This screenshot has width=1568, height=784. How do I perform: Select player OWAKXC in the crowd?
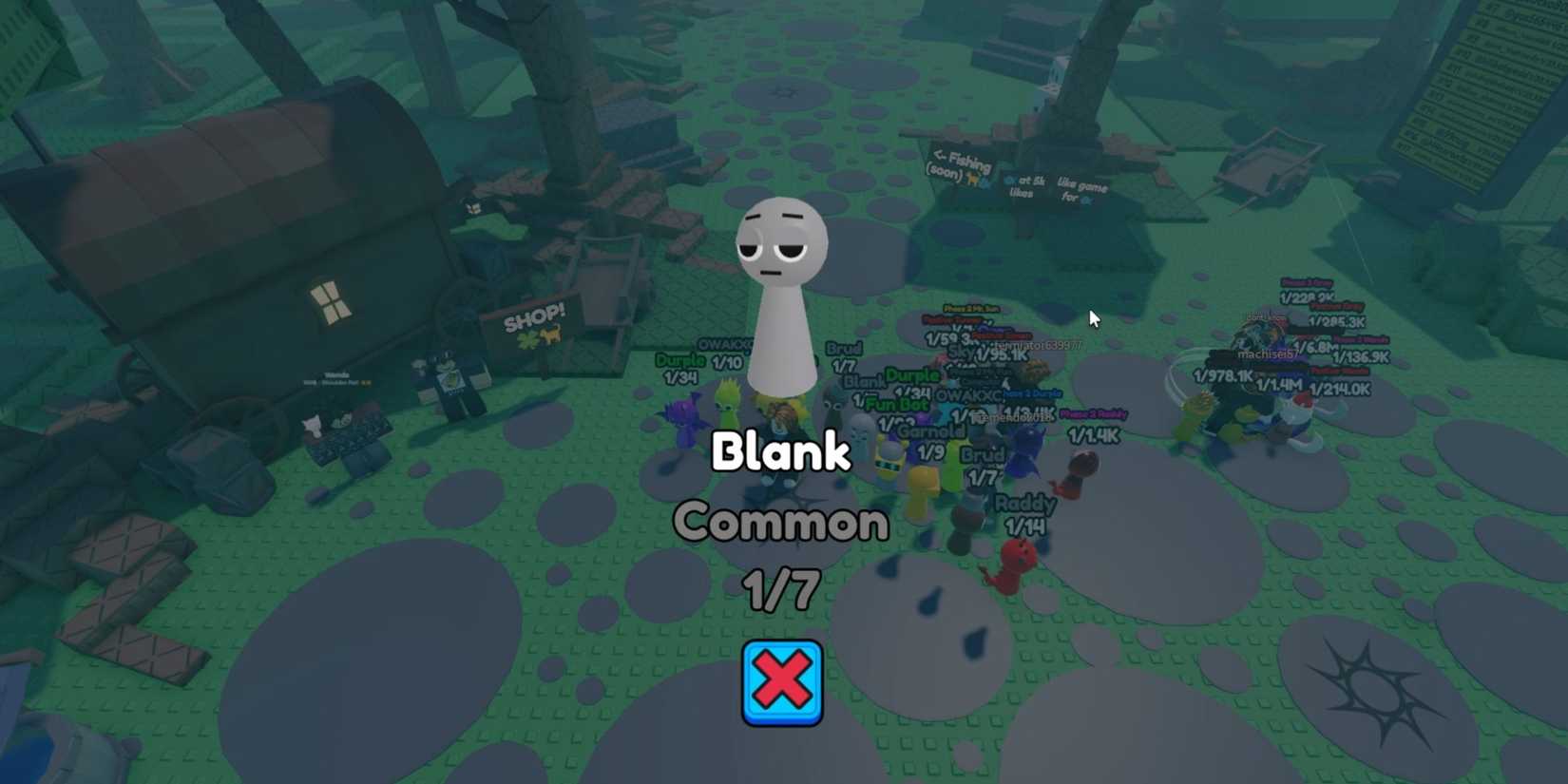(722, 345)
